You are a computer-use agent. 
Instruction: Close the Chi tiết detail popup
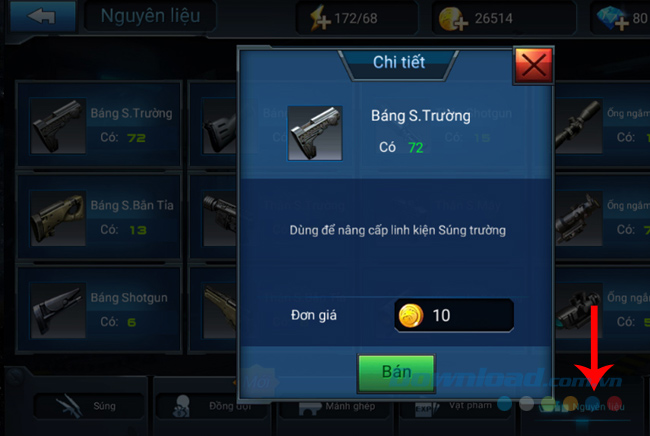pos(534,66)
